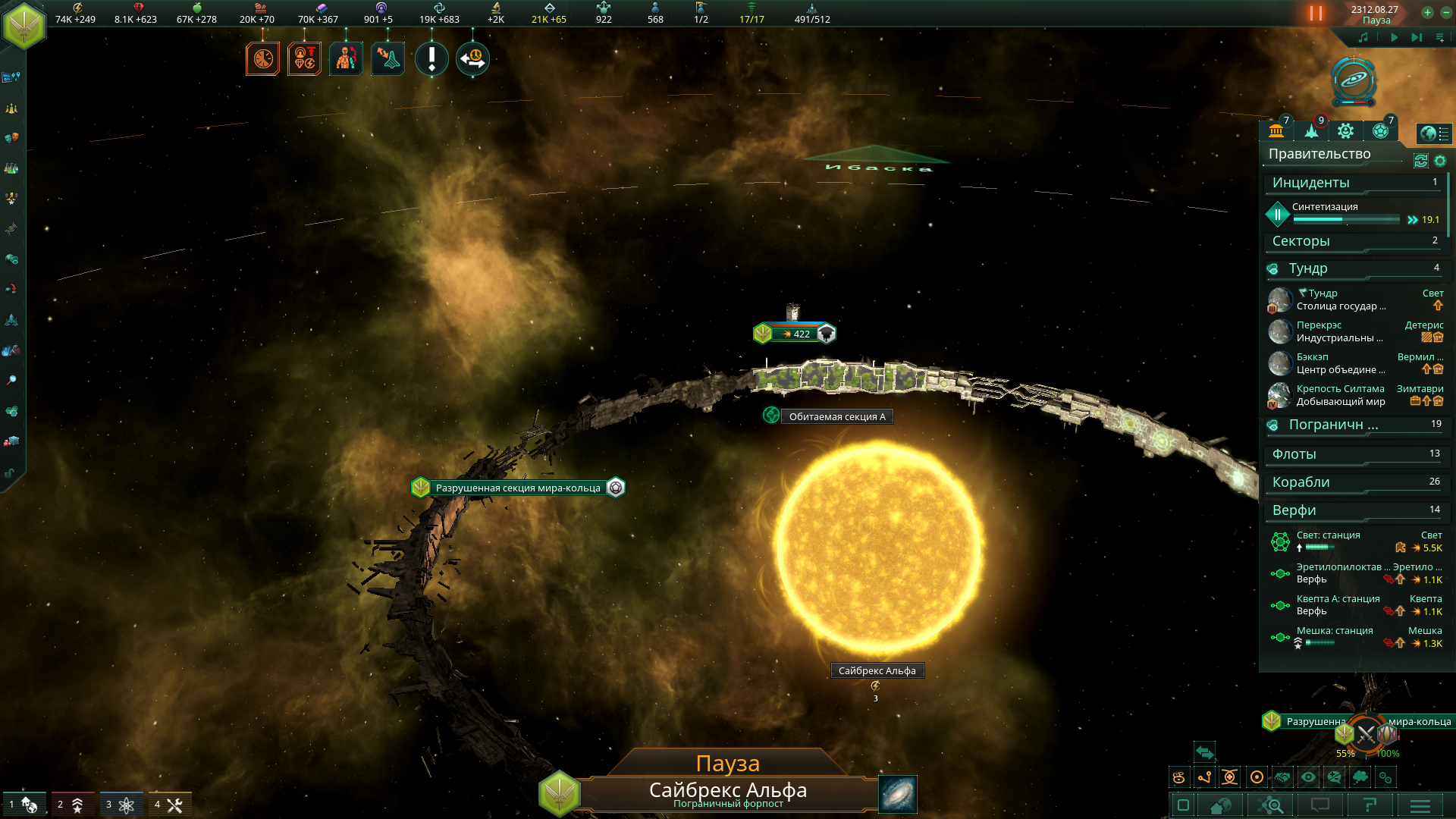The image size is (1456, 819).
Task: Click the exclamation mark alert notification
Action: (431, 58)
